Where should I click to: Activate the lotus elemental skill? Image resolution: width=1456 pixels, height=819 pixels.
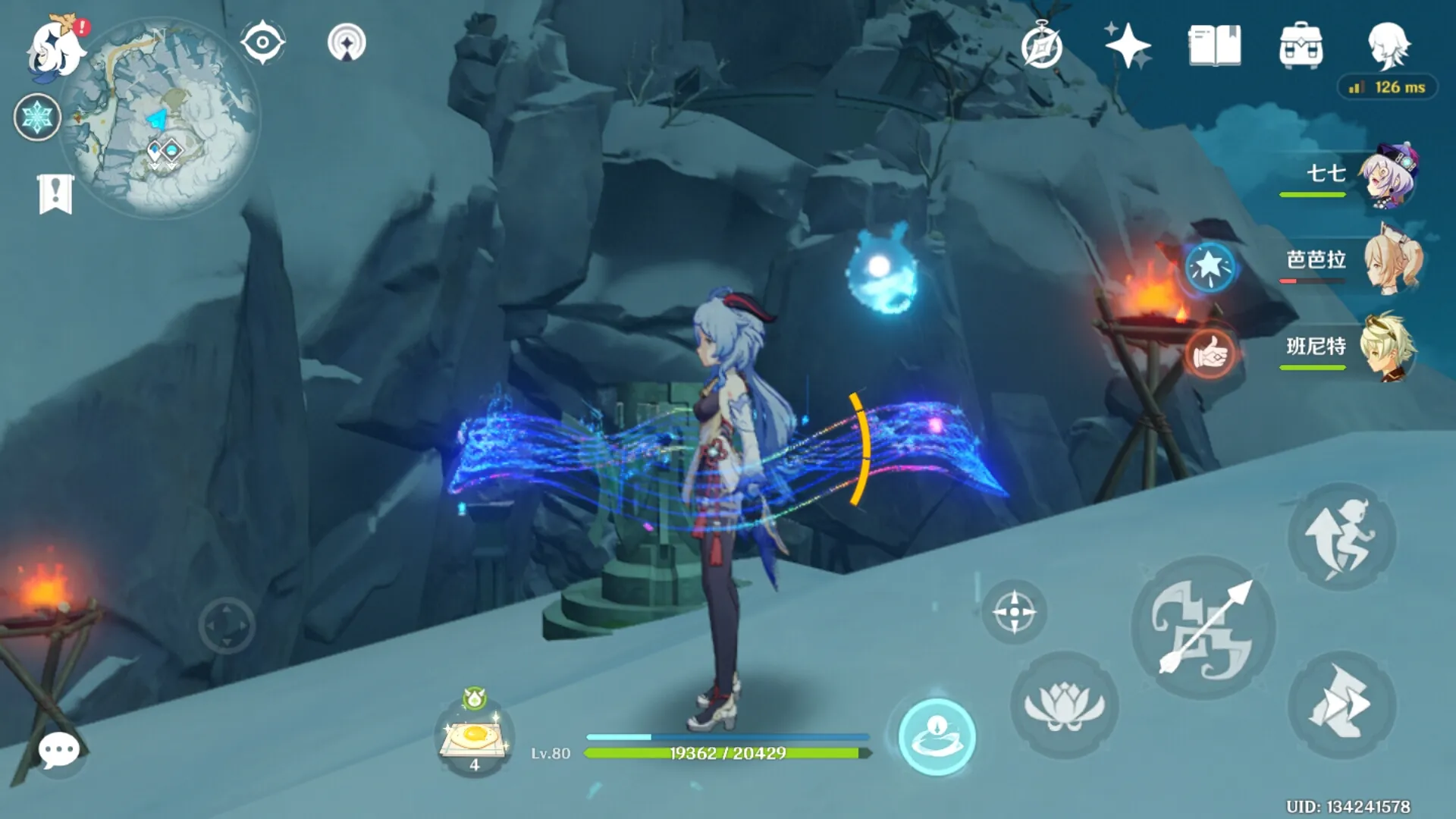(x=1064, y=705)
